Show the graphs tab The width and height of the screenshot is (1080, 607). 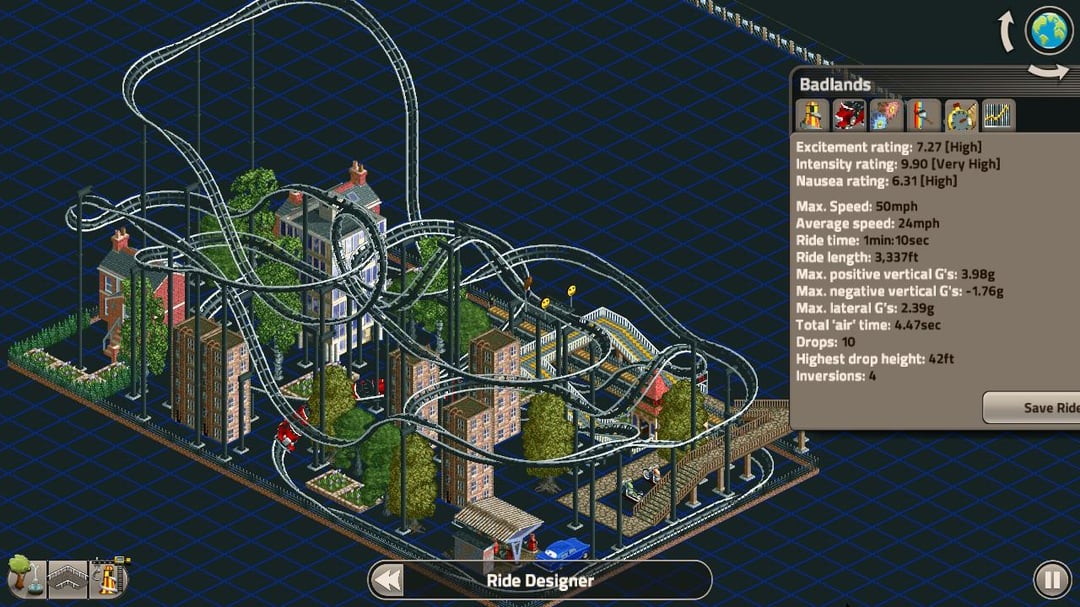998,115
